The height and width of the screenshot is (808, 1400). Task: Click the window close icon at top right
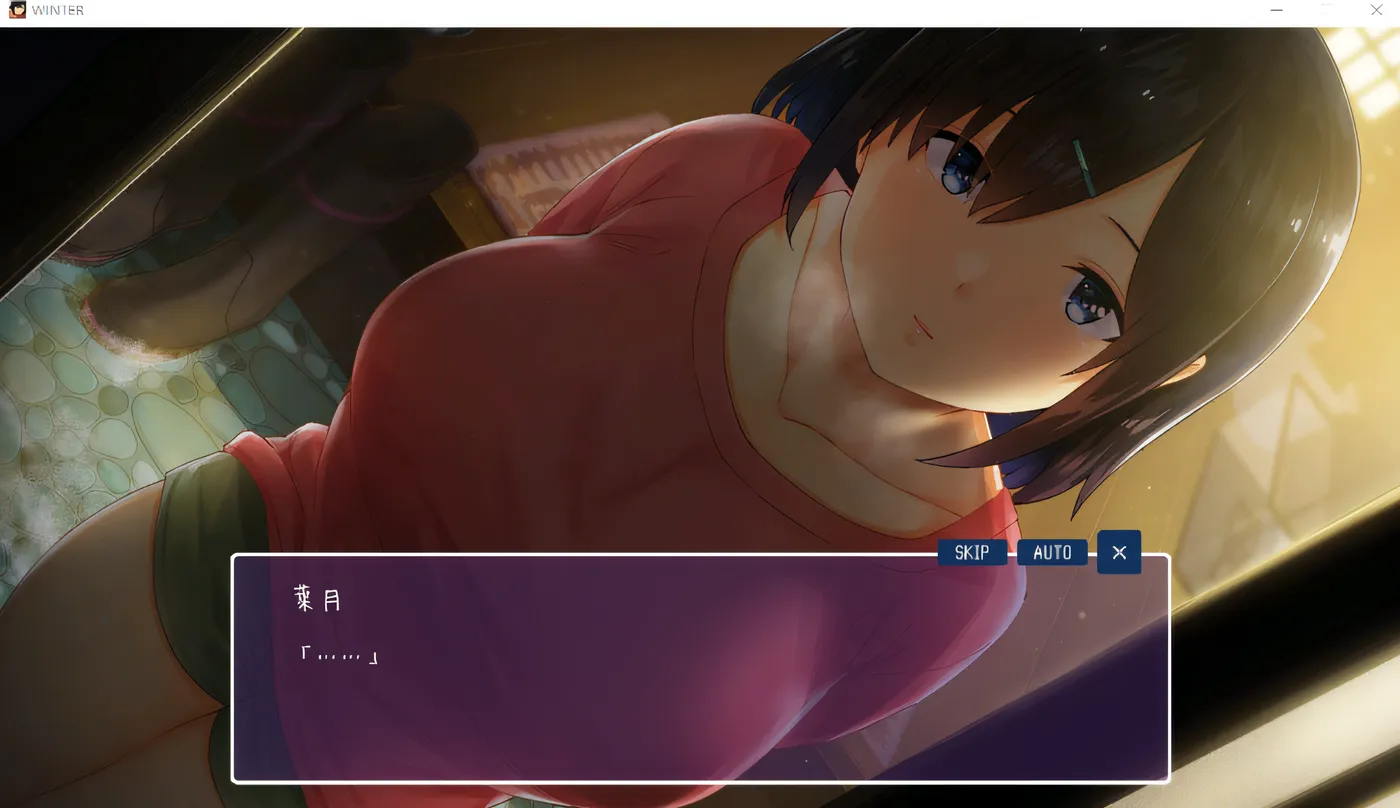1376,10
